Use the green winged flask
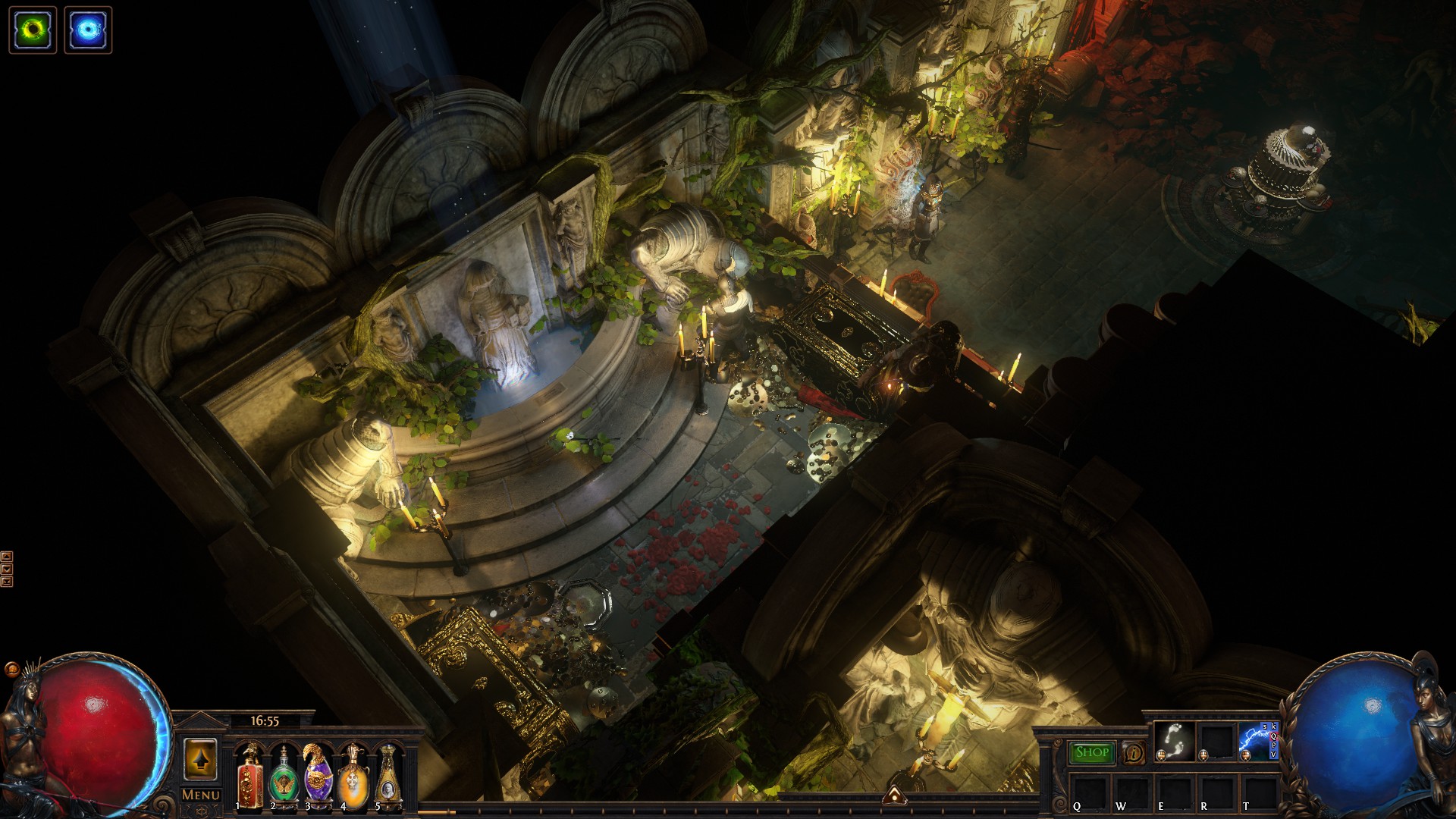The width and height of the screenshot is (1456, 819). pos(284,776)
